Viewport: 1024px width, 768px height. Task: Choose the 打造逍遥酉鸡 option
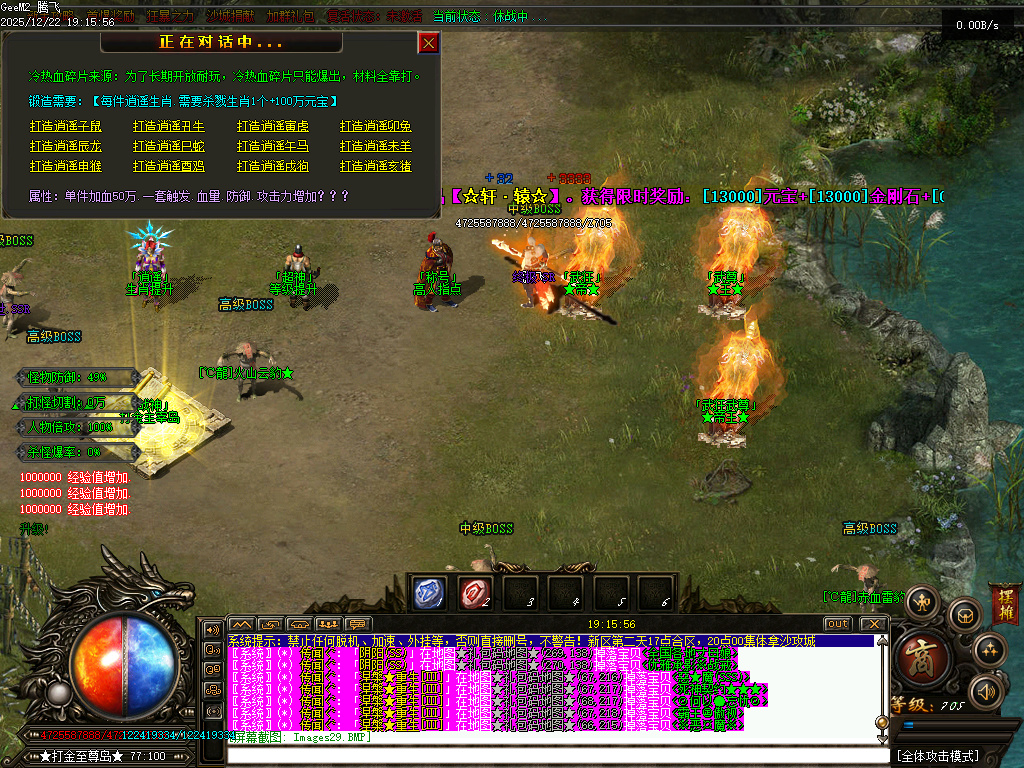169,167
